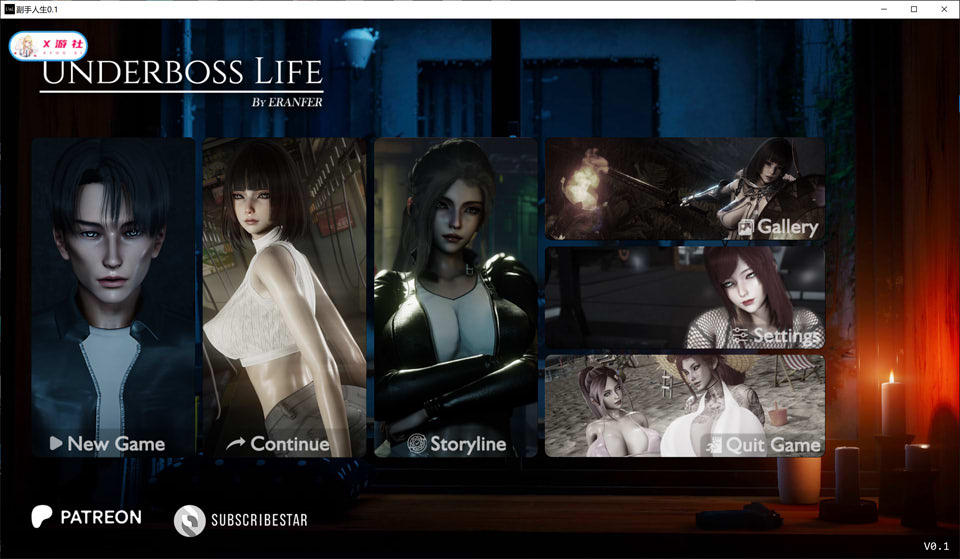Minimize the game window

click(x=885, y=9)
